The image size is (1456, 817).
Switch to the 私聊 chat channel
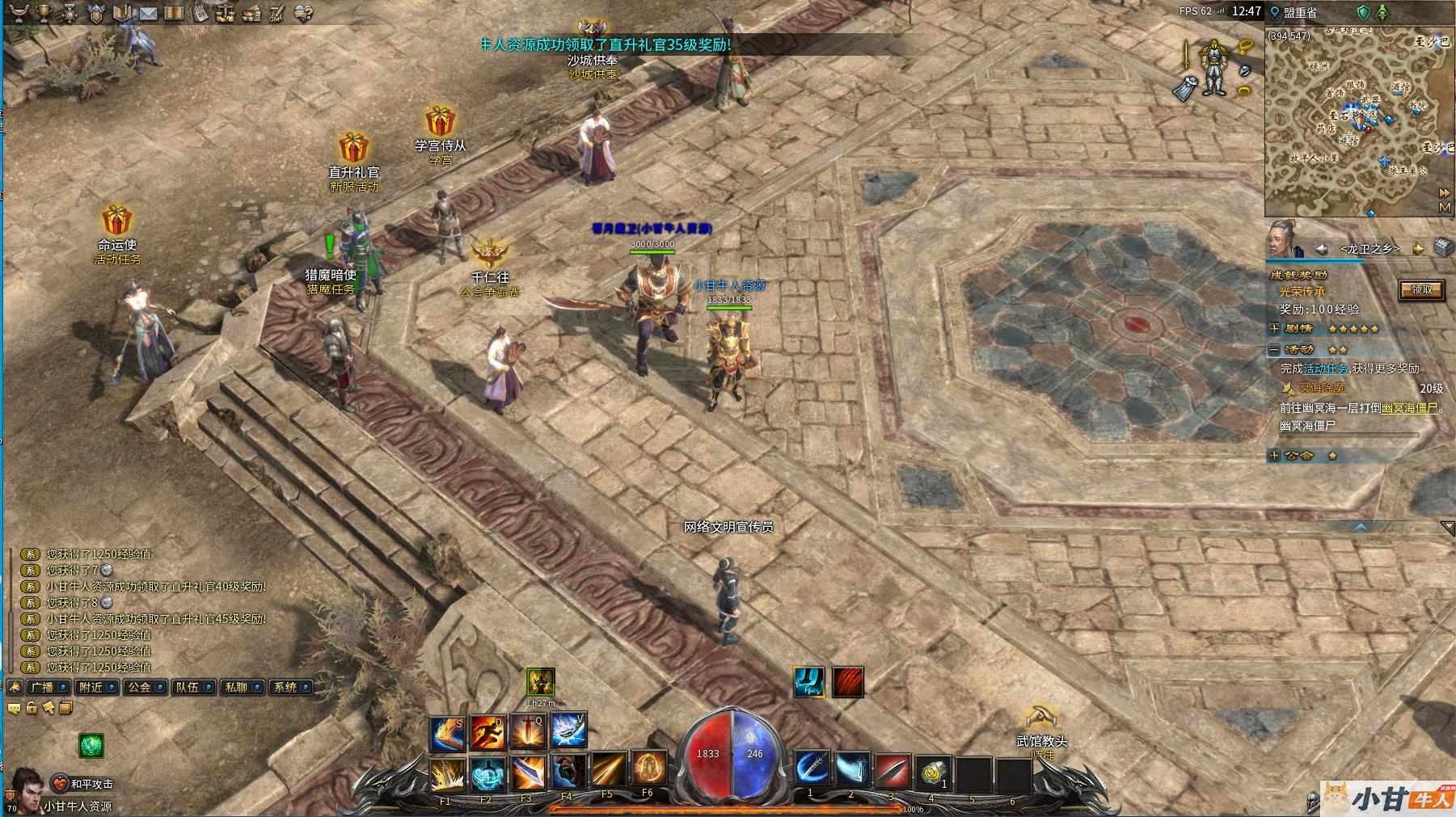coord(236,687)
